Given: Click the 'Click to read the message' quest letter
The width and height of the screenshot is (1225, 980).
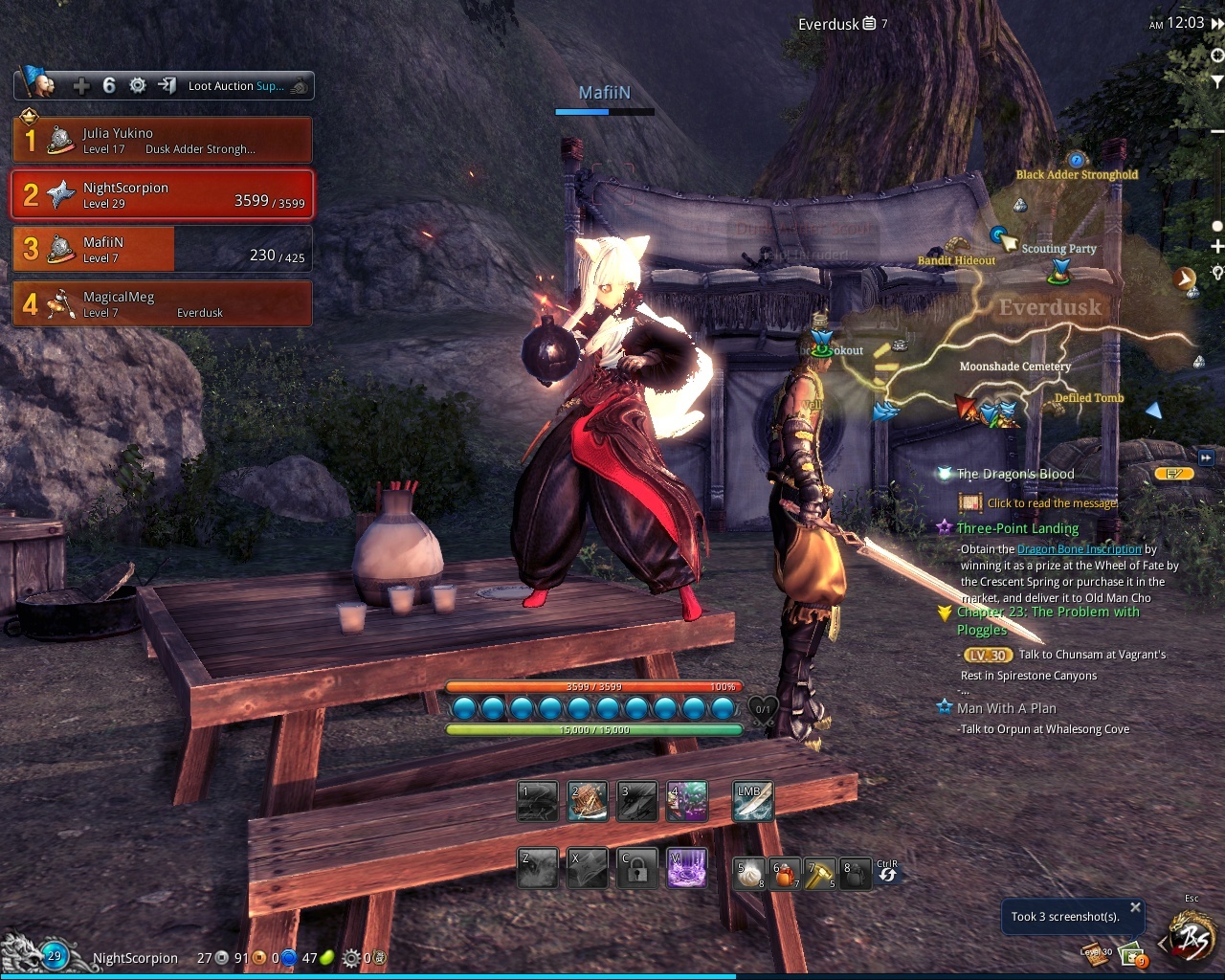Looking at the screenshot, I should click(1052, 503).
